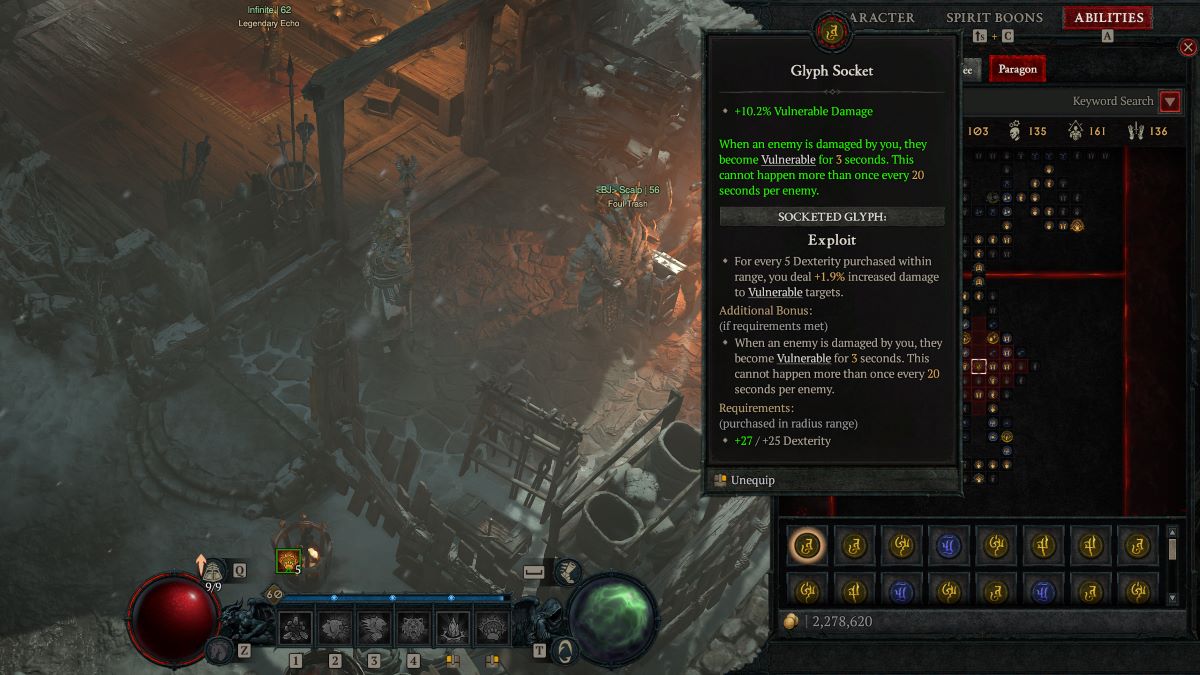Open the town portal icon
The image size is (1200, 675).
(x=566, y=650)
